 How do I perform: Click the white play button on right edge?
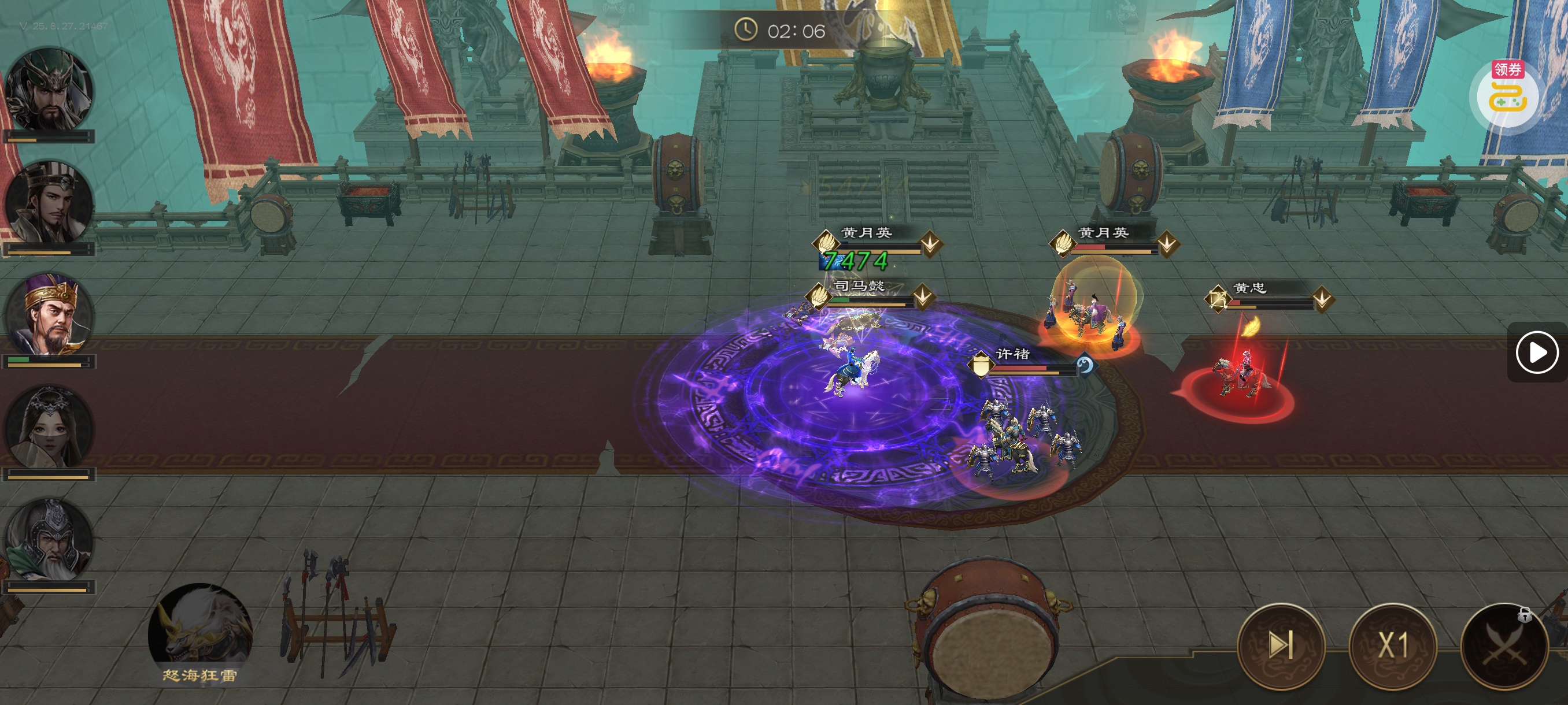[1536, 351]
